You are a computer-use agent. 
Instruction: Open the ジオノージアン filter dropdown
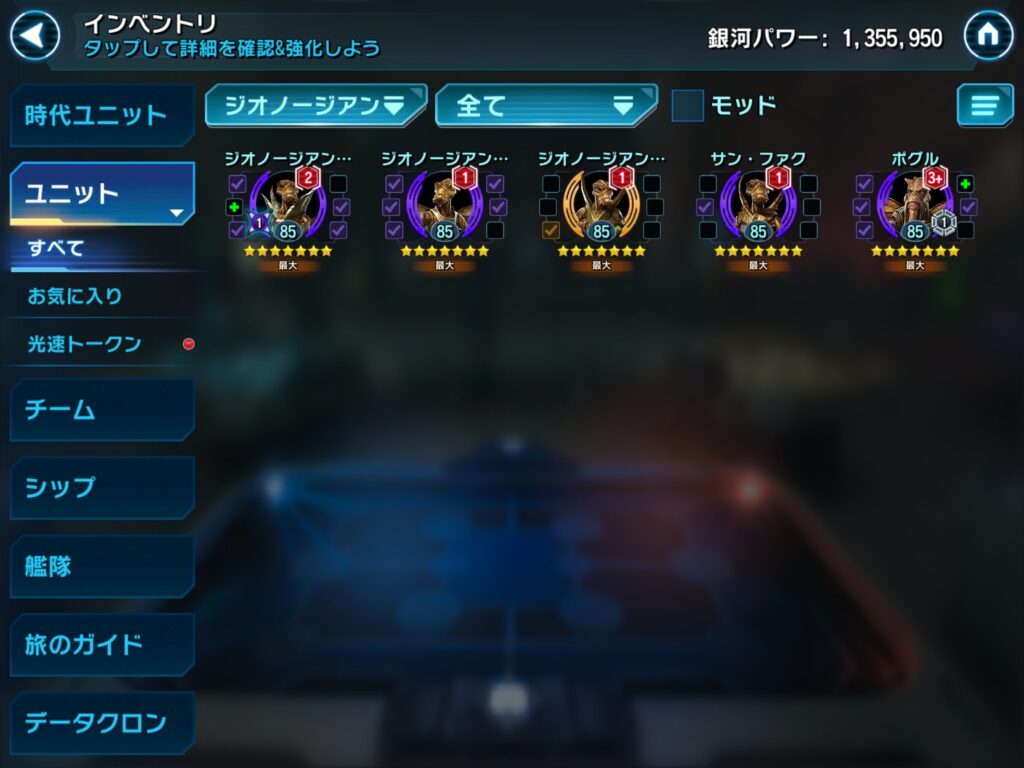[x=315, y=105]
